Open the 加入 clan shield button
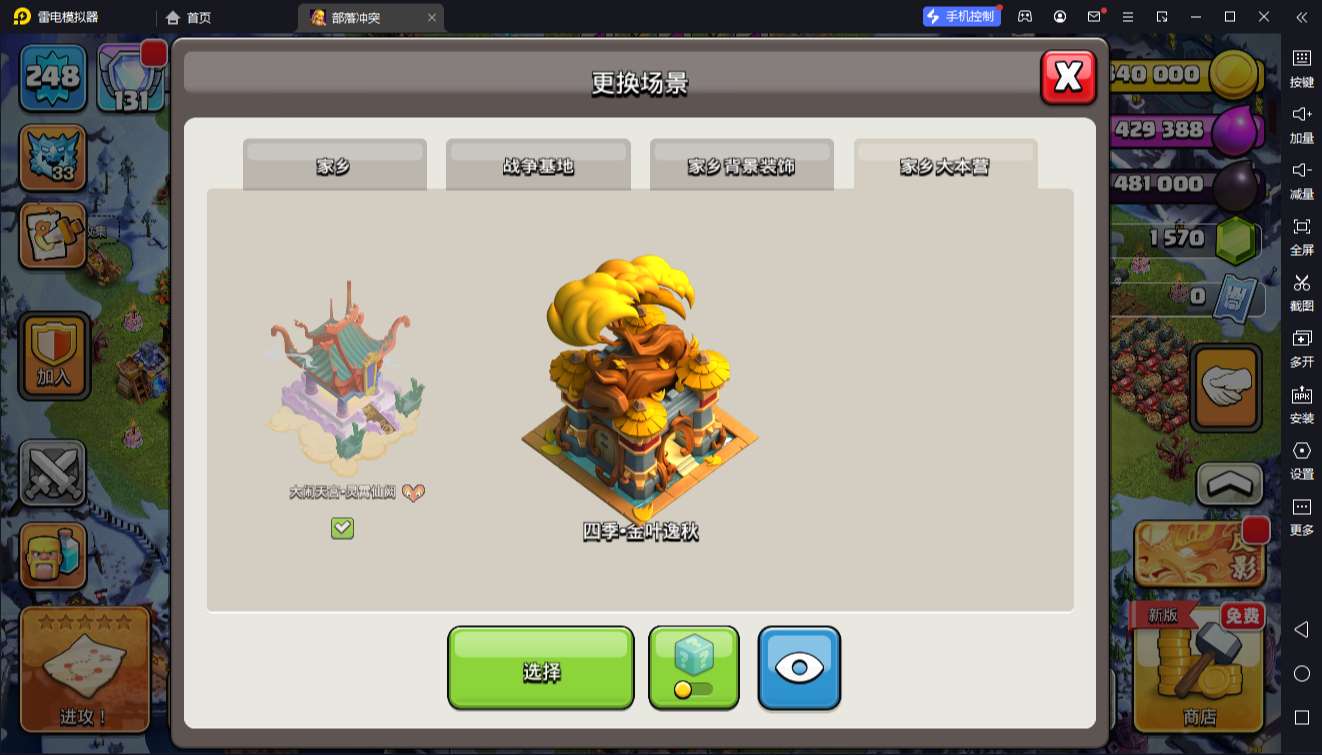This screenshot has width=1322, height=755. coord(55,355)
